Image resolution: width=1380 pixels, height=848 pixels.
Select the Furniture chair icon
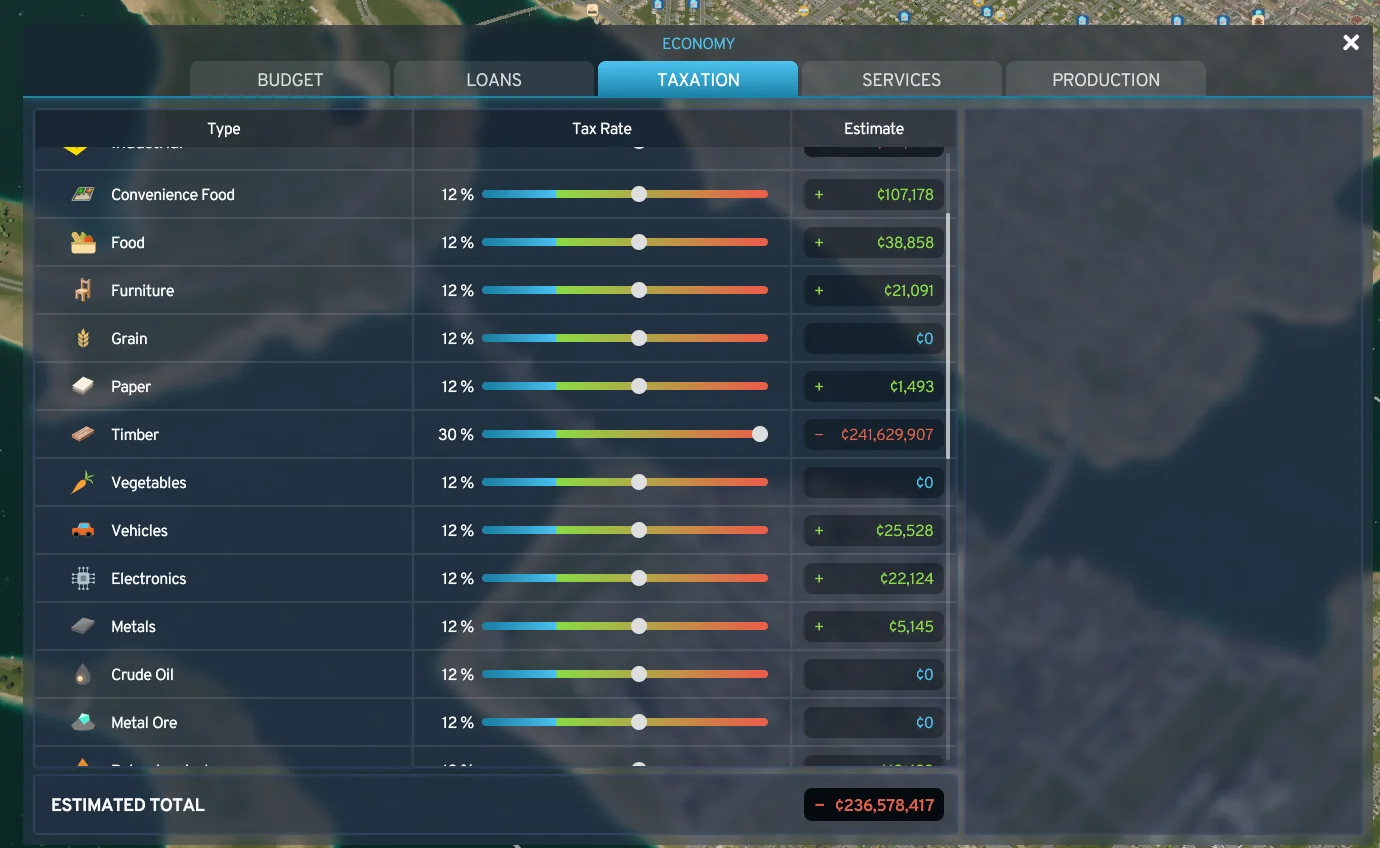click(x=81, y=290)
